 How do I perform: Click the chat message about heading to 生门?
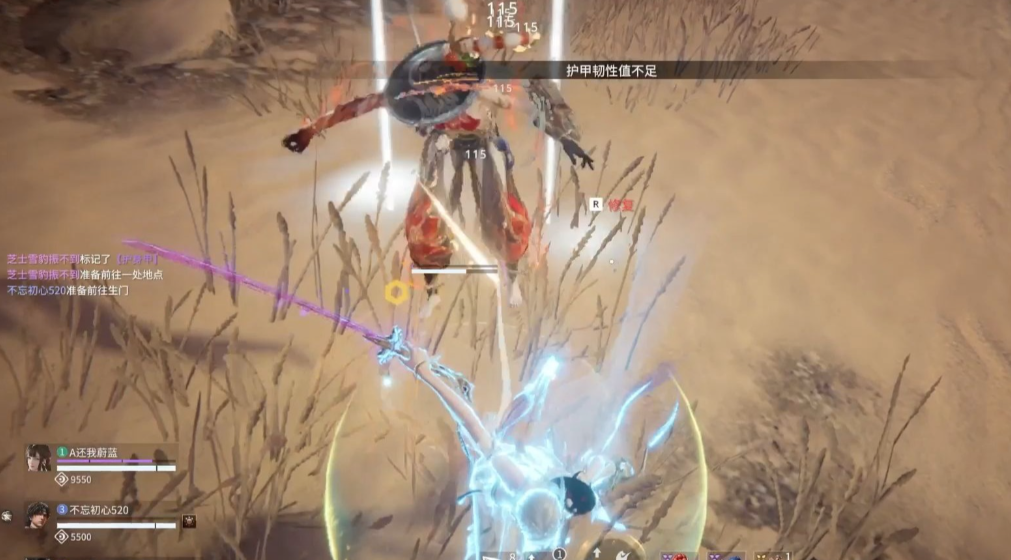(68, 290)
